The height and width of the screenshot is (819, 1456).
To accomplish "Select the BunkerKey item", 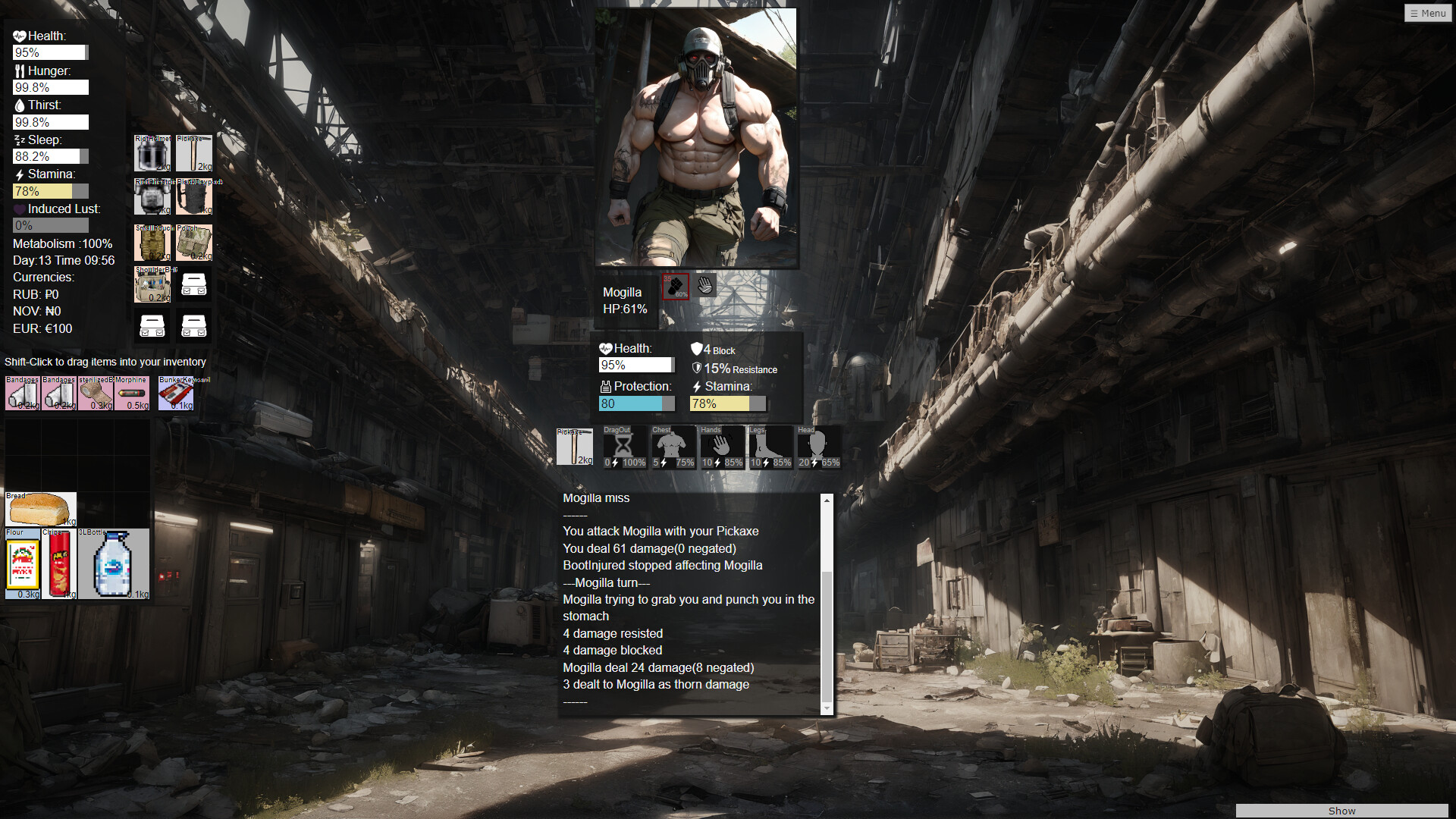I will (x=176, y=393).
